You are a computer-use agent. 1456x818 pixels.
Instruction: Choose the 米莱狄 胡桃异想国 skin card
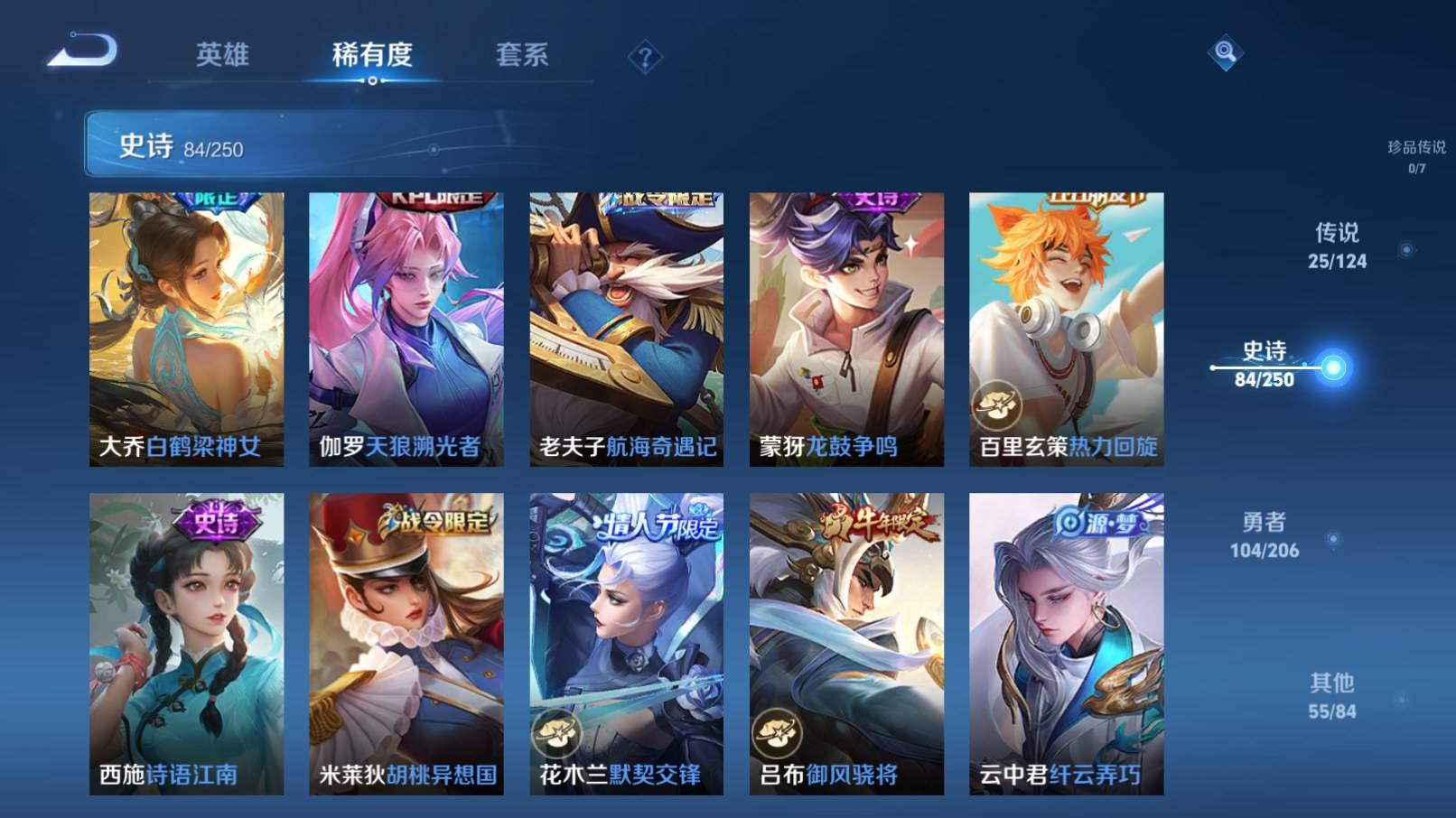point(406,644)
